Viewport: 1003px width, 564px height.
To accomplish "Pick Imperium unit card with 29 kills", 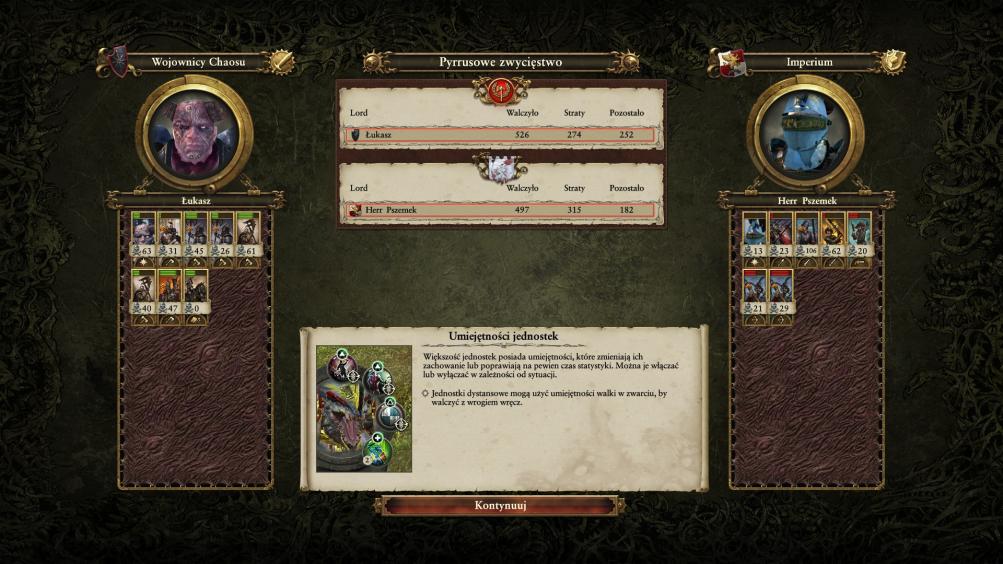I will tap(781, 292).
